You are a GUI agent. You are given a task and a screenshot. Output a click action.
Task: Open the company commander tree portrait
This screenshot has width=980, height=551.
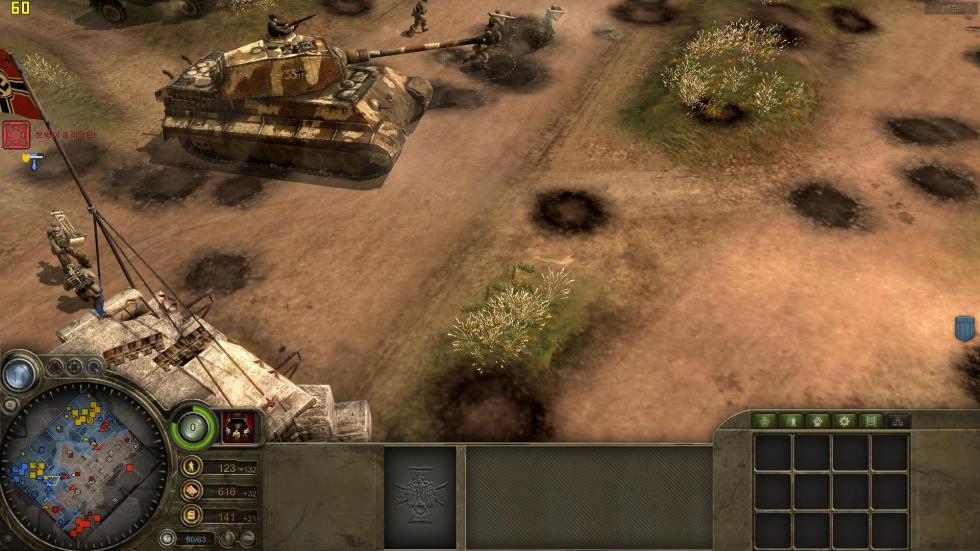pos(236,424)
